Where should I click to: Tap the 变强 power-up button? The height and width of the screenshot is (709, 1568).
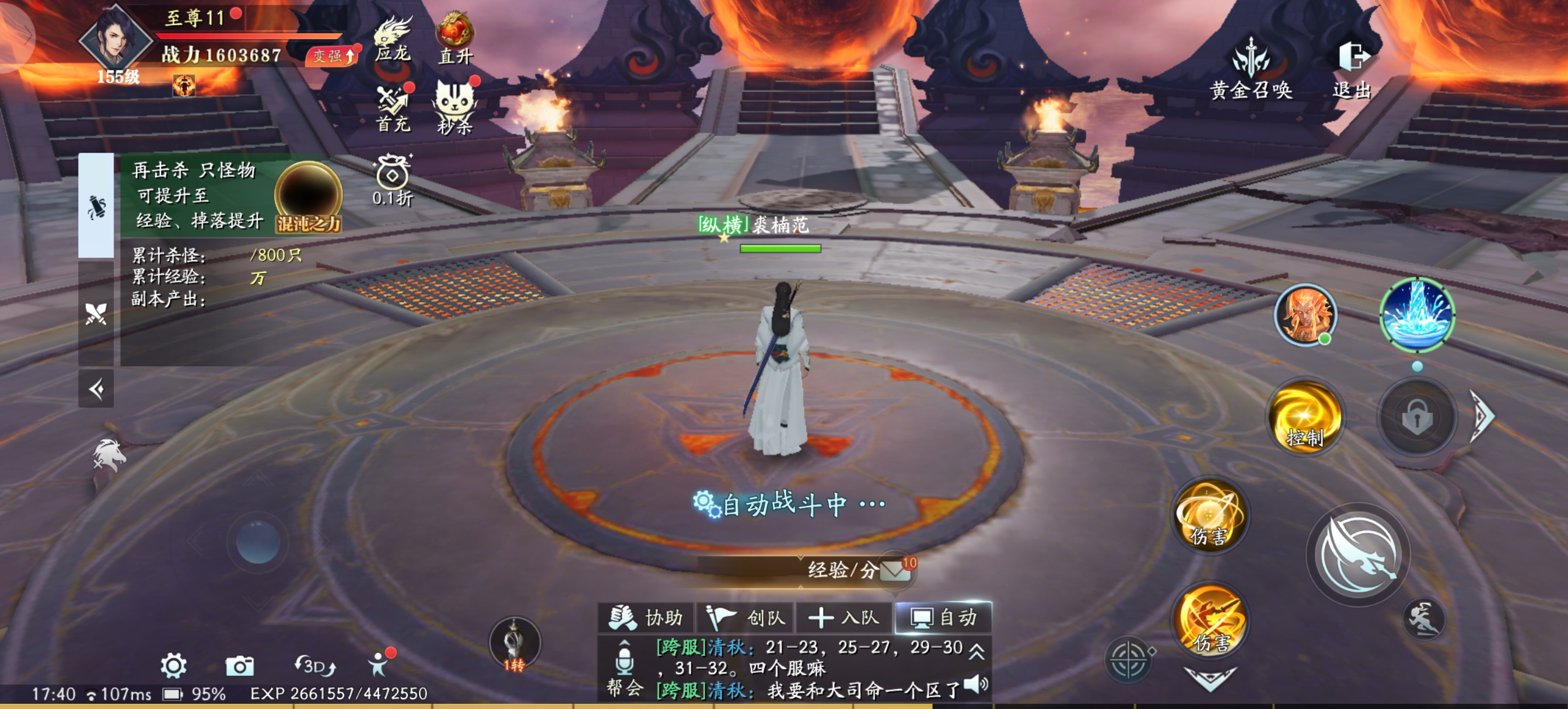tap(332, 57)
